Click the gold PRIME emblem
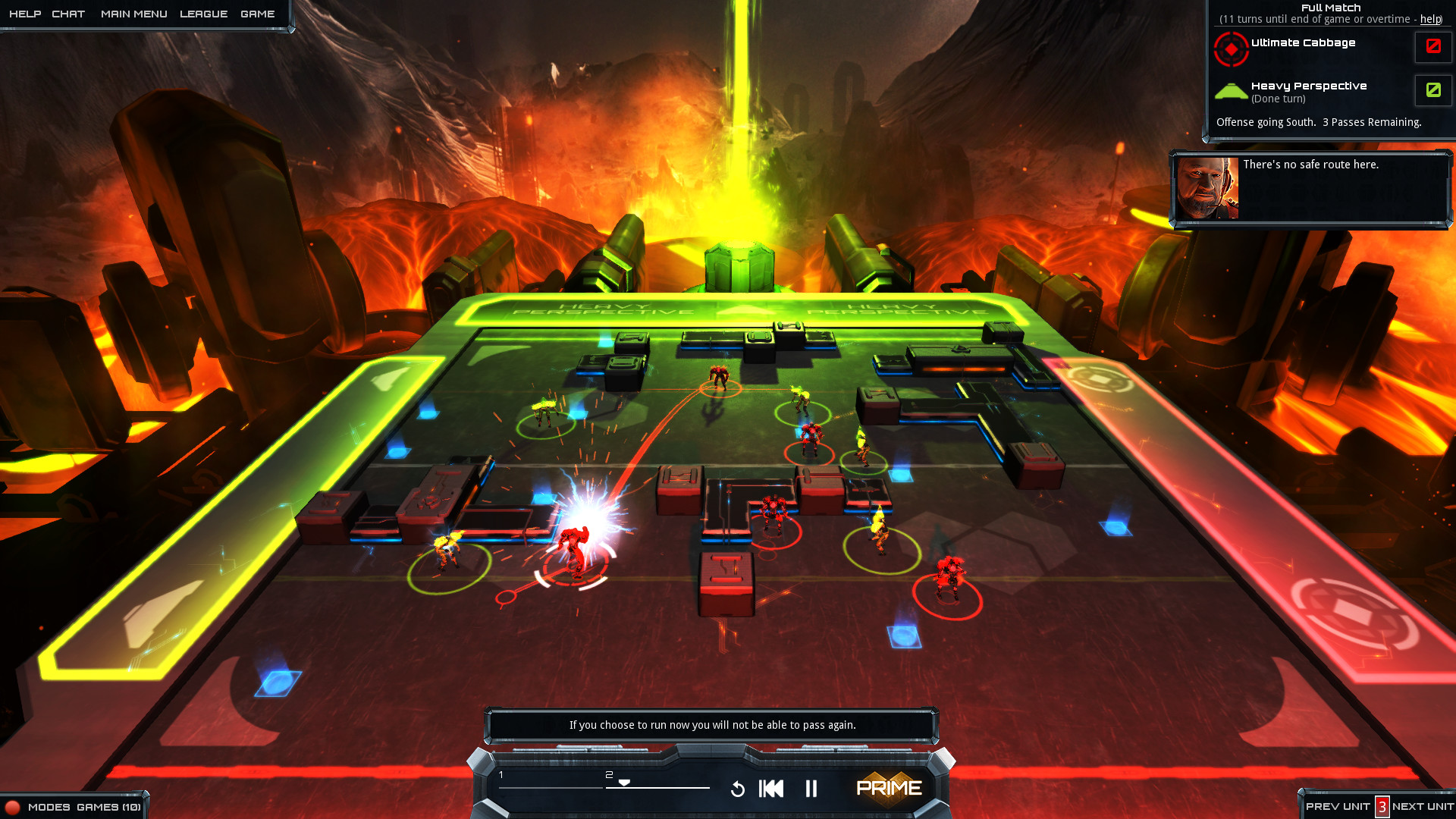 tap(890, 789)
